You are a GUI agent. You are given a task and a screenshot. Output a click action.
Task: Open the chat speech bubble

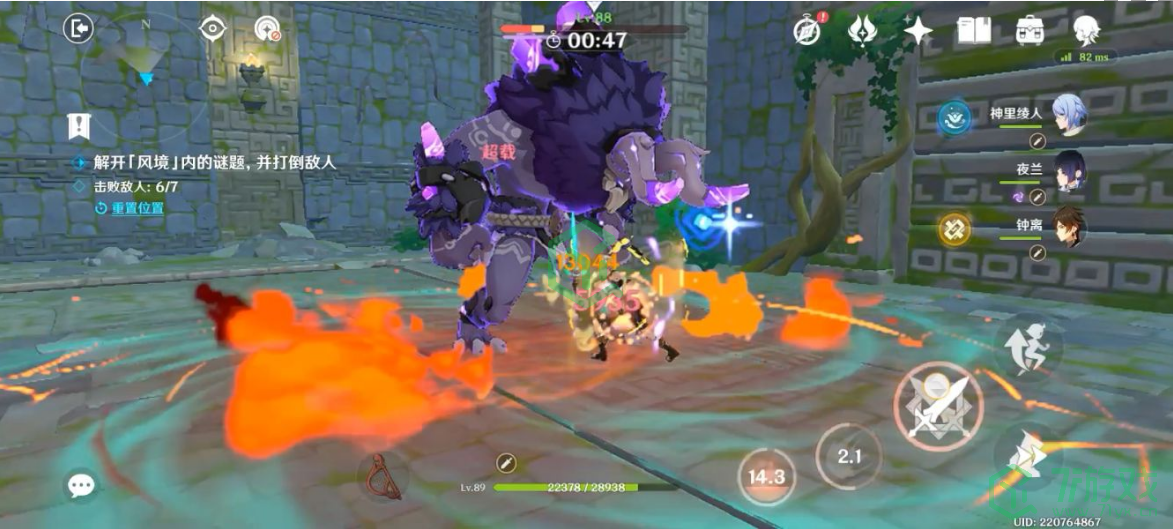click(80, 486)
